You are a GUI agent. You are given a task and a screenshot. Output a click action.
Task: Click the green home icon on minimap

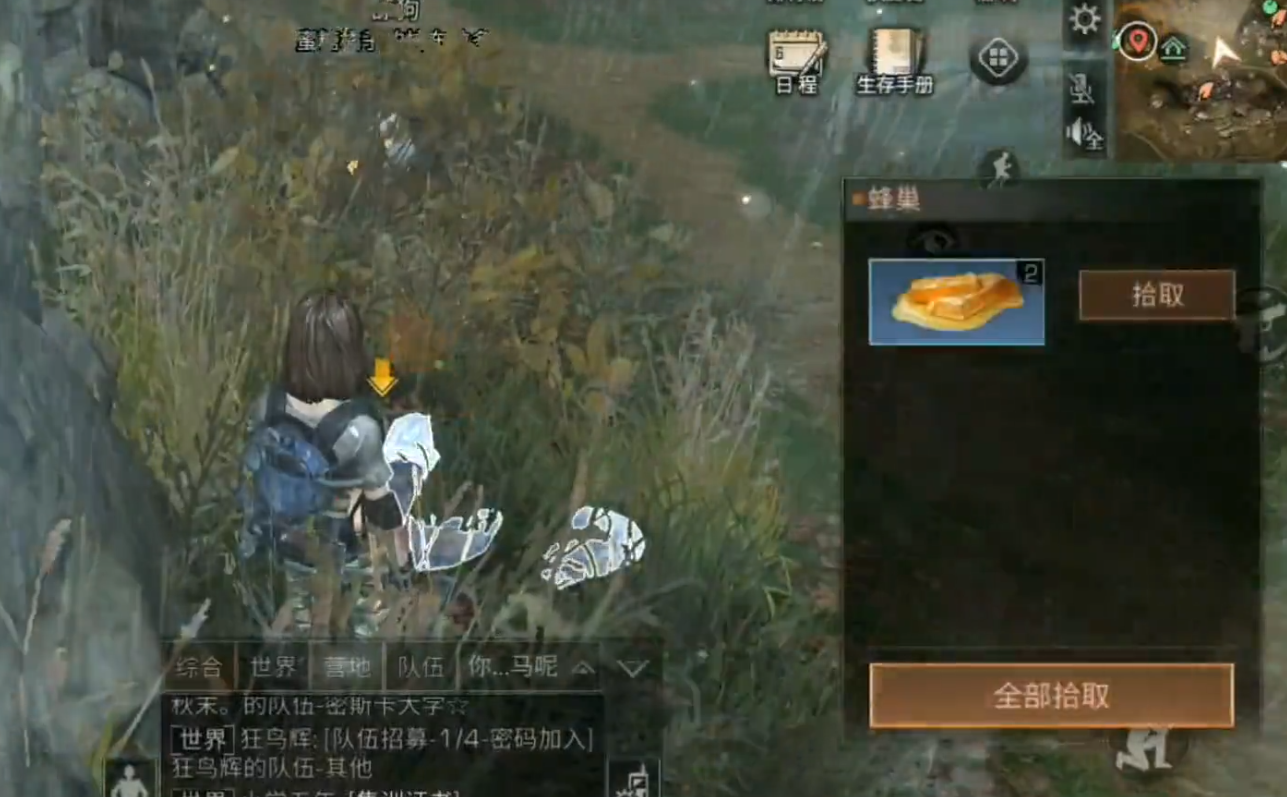1173,47
